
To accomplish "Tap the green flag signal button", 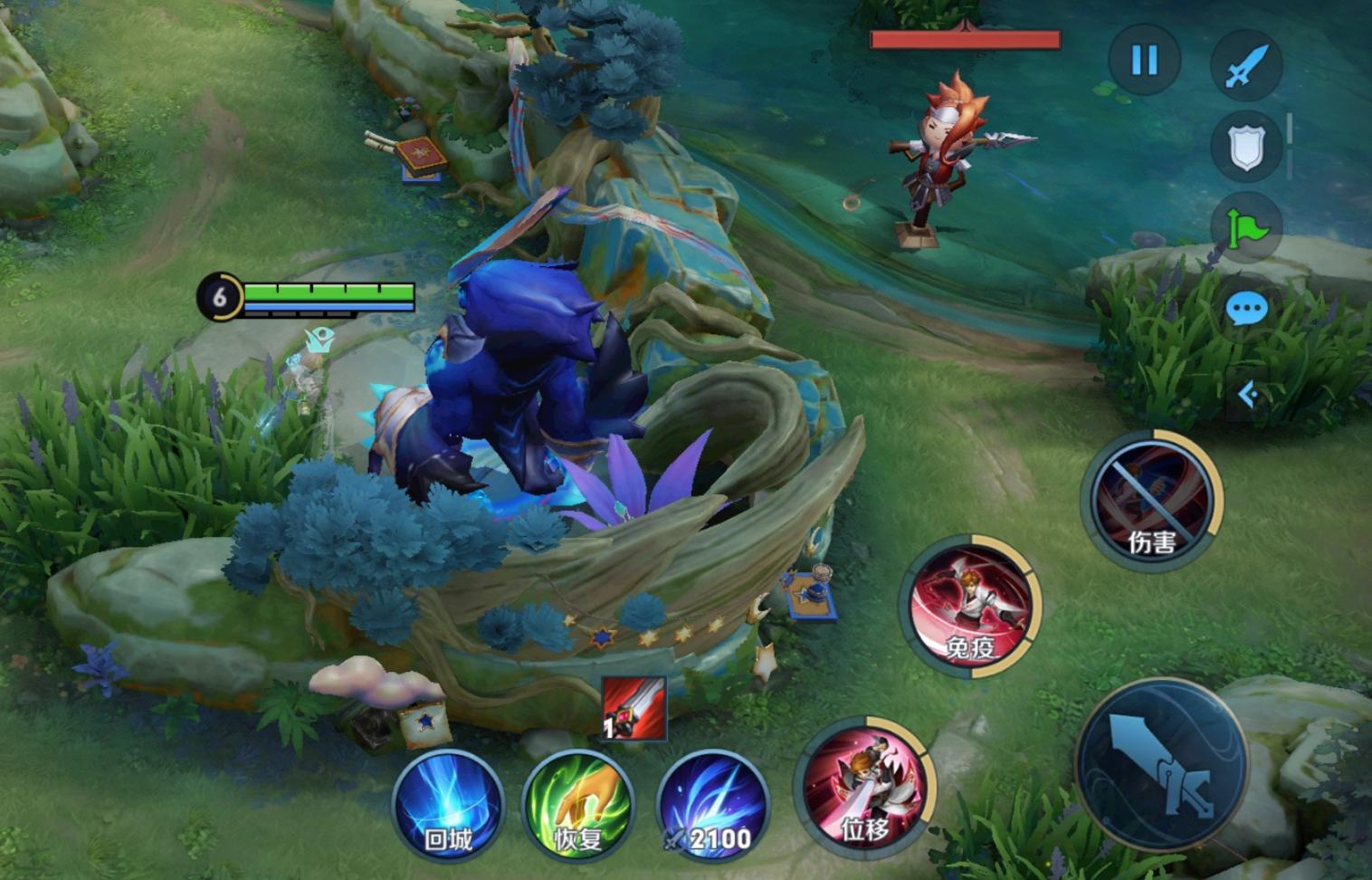I will (x=1246, y=227).
